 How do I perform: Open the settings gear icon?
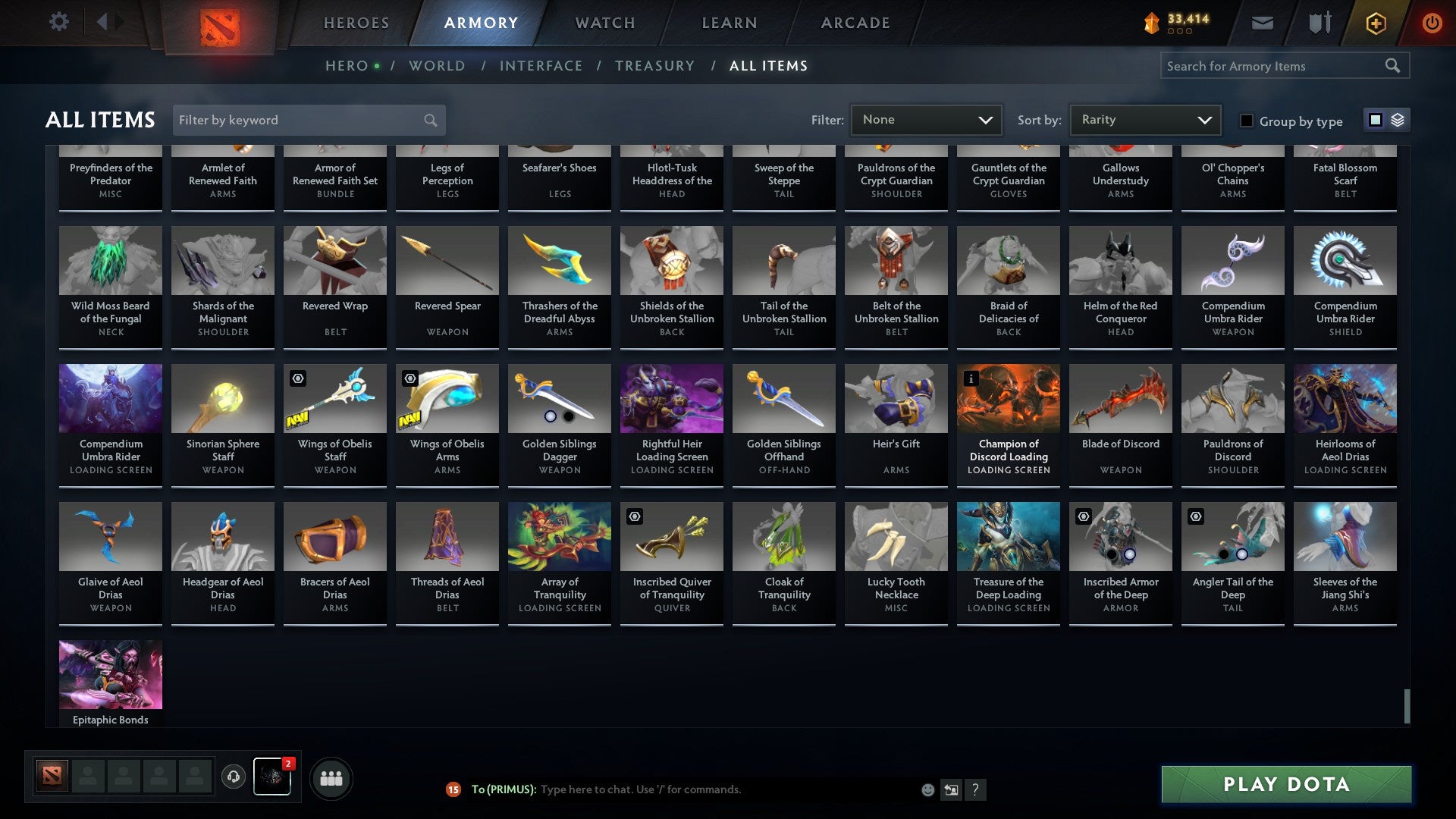pyautogui.click(x=59, y=22)
